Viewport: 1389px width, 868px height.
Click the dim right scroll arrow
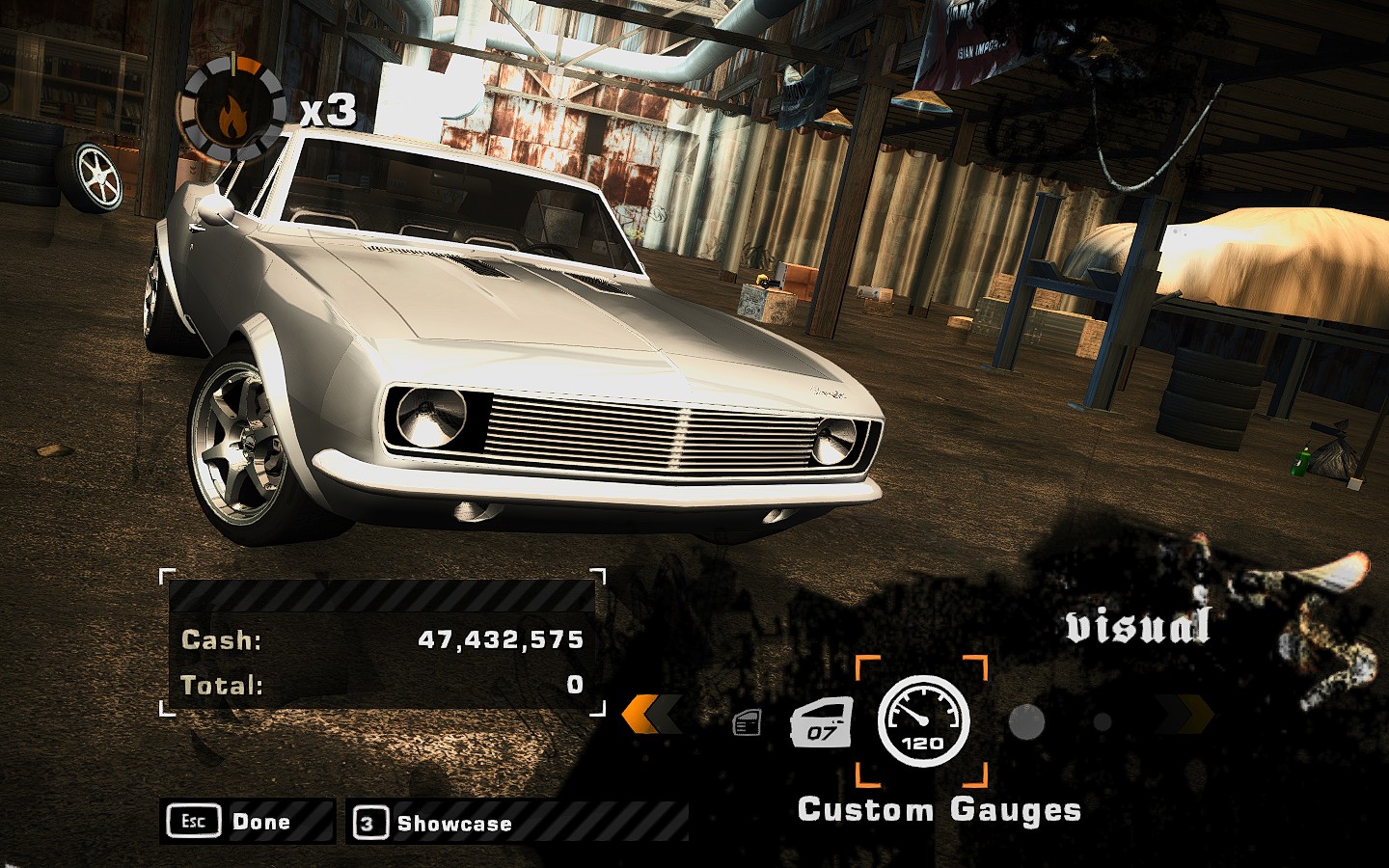1185,716
